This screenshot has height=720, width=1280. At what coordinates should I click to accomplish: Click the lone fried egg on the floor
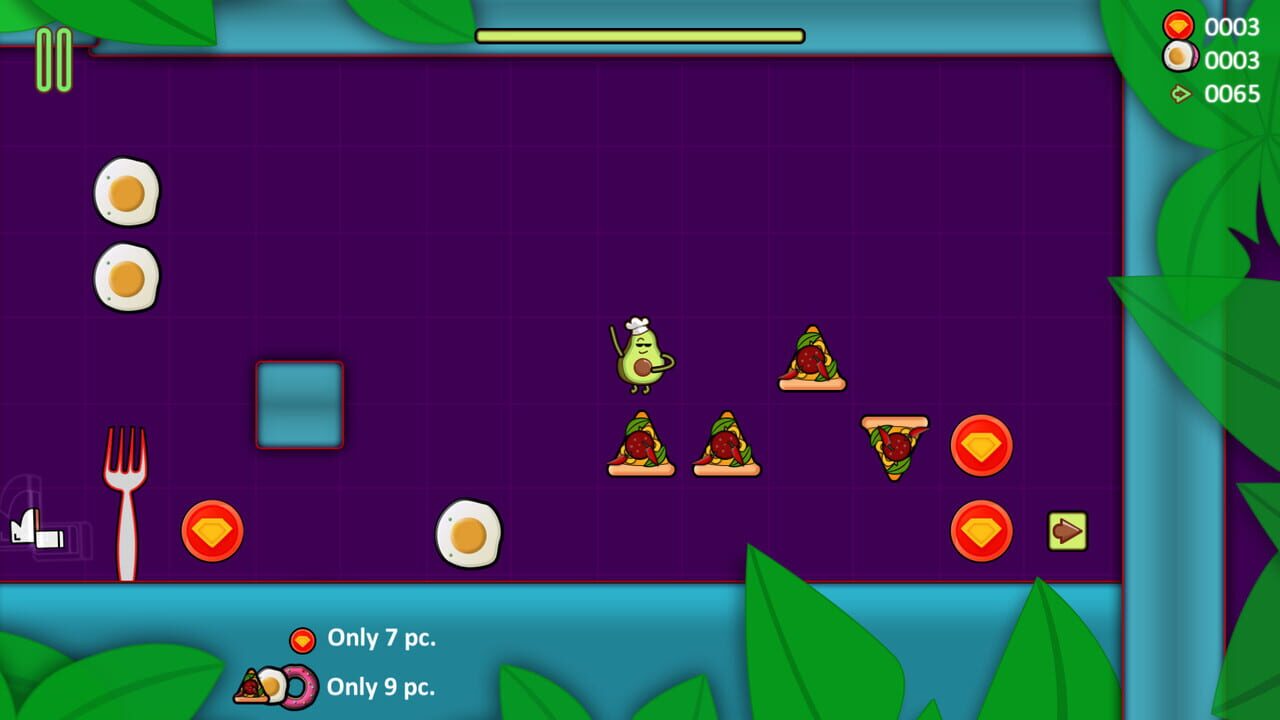click(470, 532)
